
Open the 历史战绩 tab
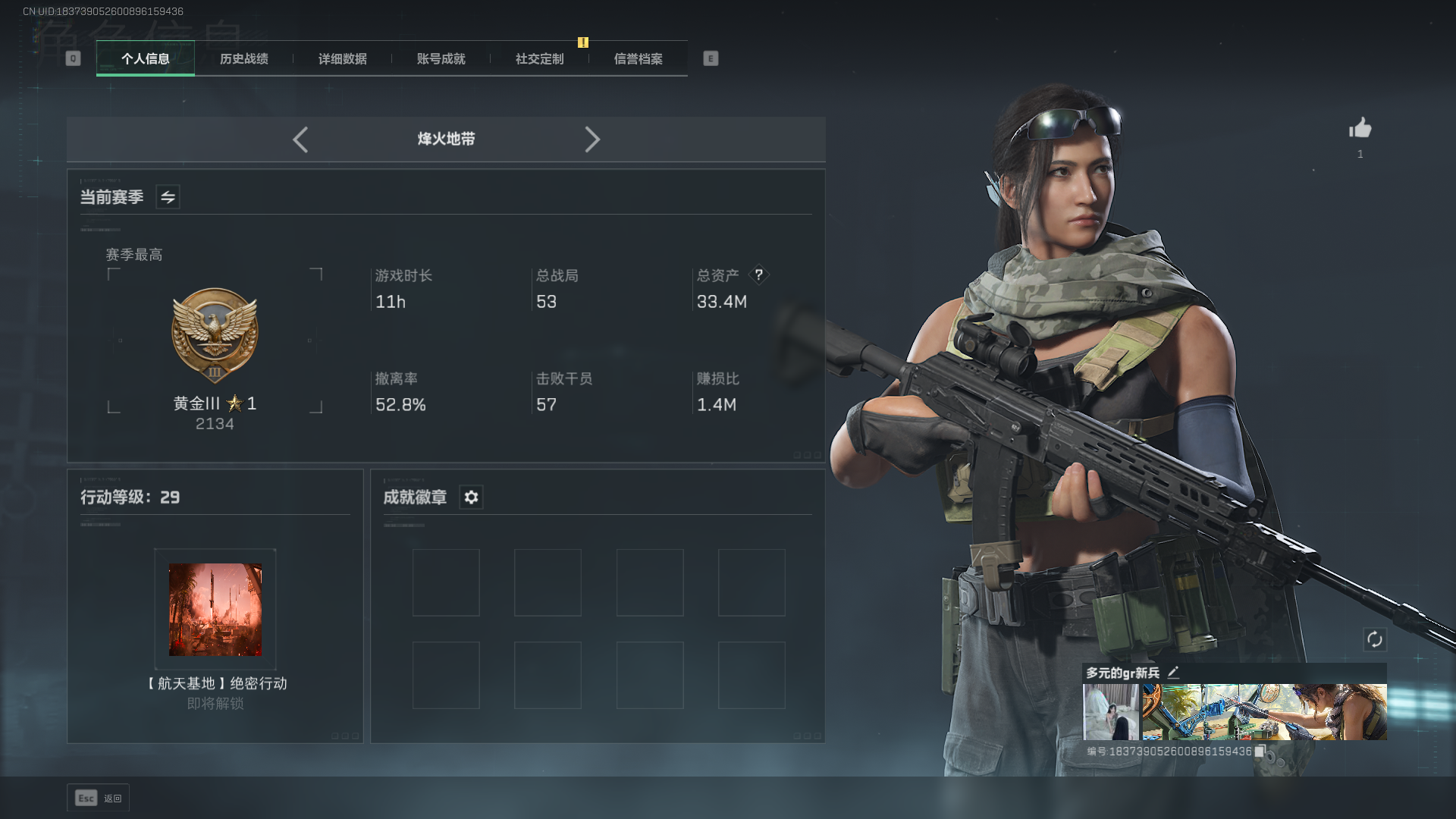(244, 59)
